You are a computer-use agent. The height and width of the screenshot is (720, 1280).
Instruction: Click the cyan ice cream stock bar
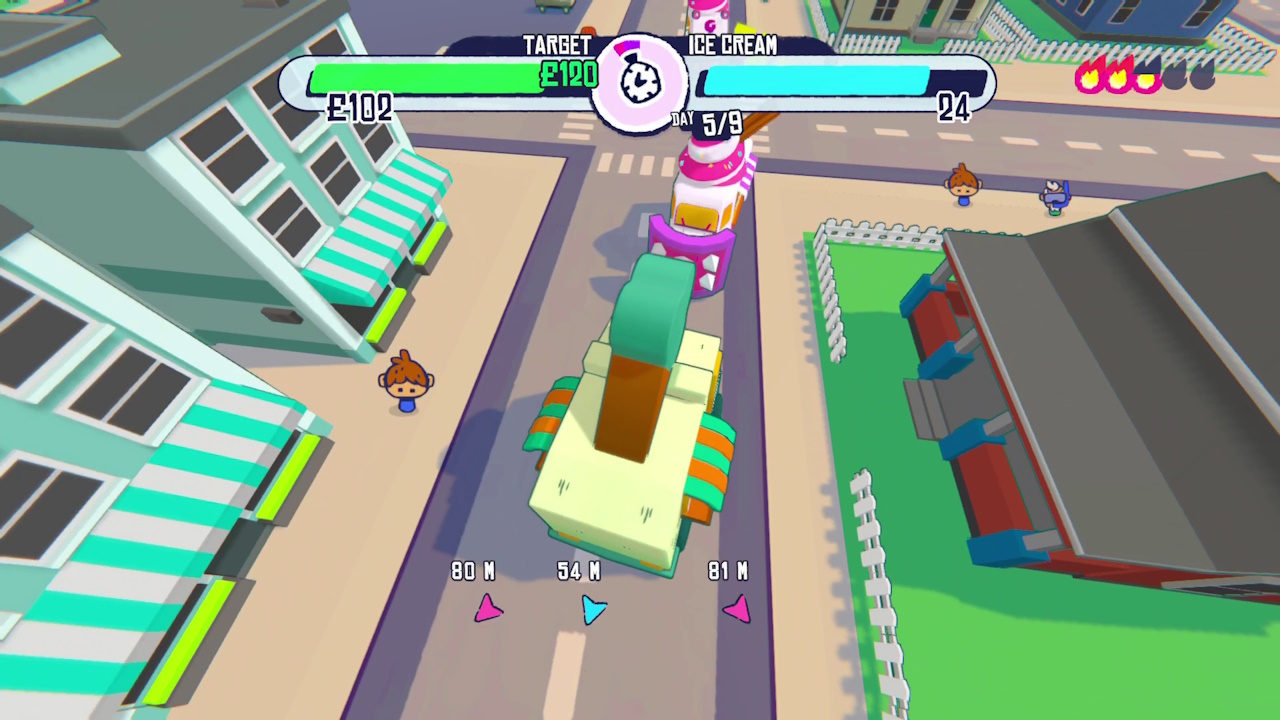tap(815, 80)
